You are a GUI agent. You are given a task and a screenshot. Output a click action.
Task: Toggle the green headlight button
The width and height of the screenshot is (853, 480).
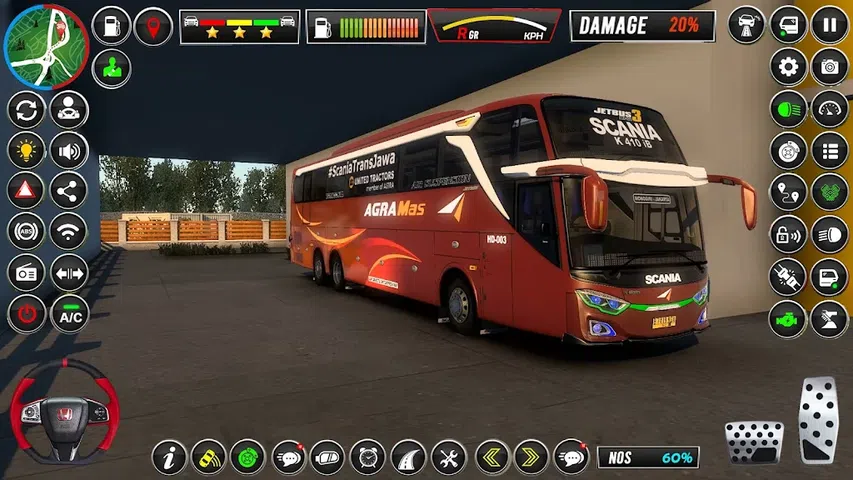click(x=788, y=109)
